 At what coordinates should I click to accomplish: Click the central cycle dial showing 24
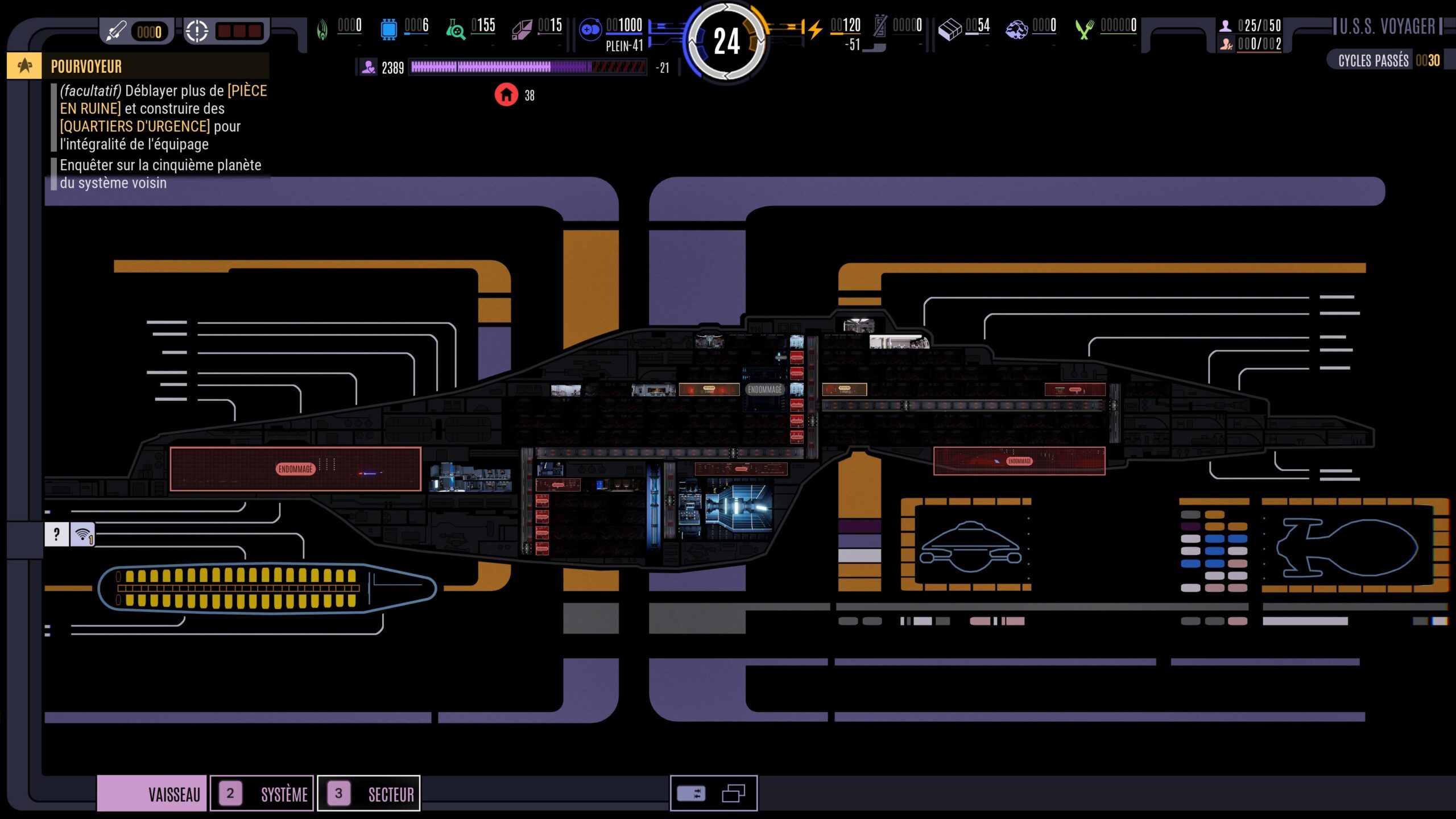coord(726,42)
